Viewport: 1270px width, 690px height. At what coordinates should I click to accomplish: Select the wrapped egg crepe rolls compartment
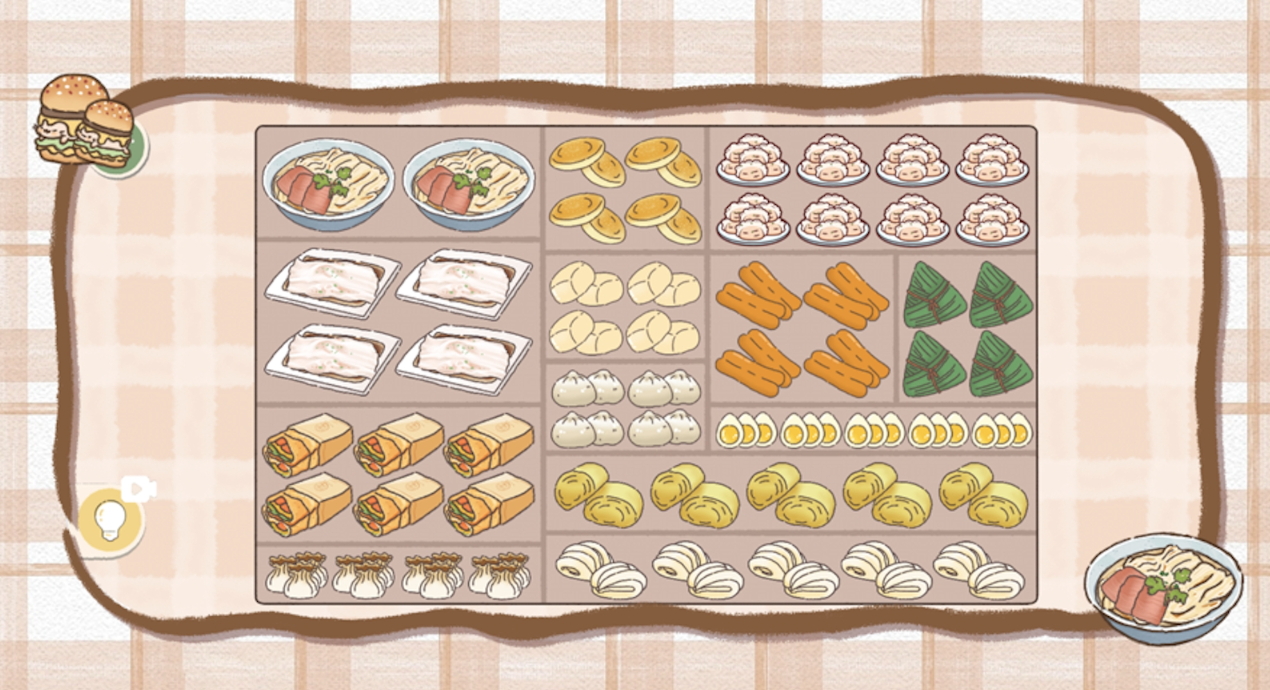398,473
